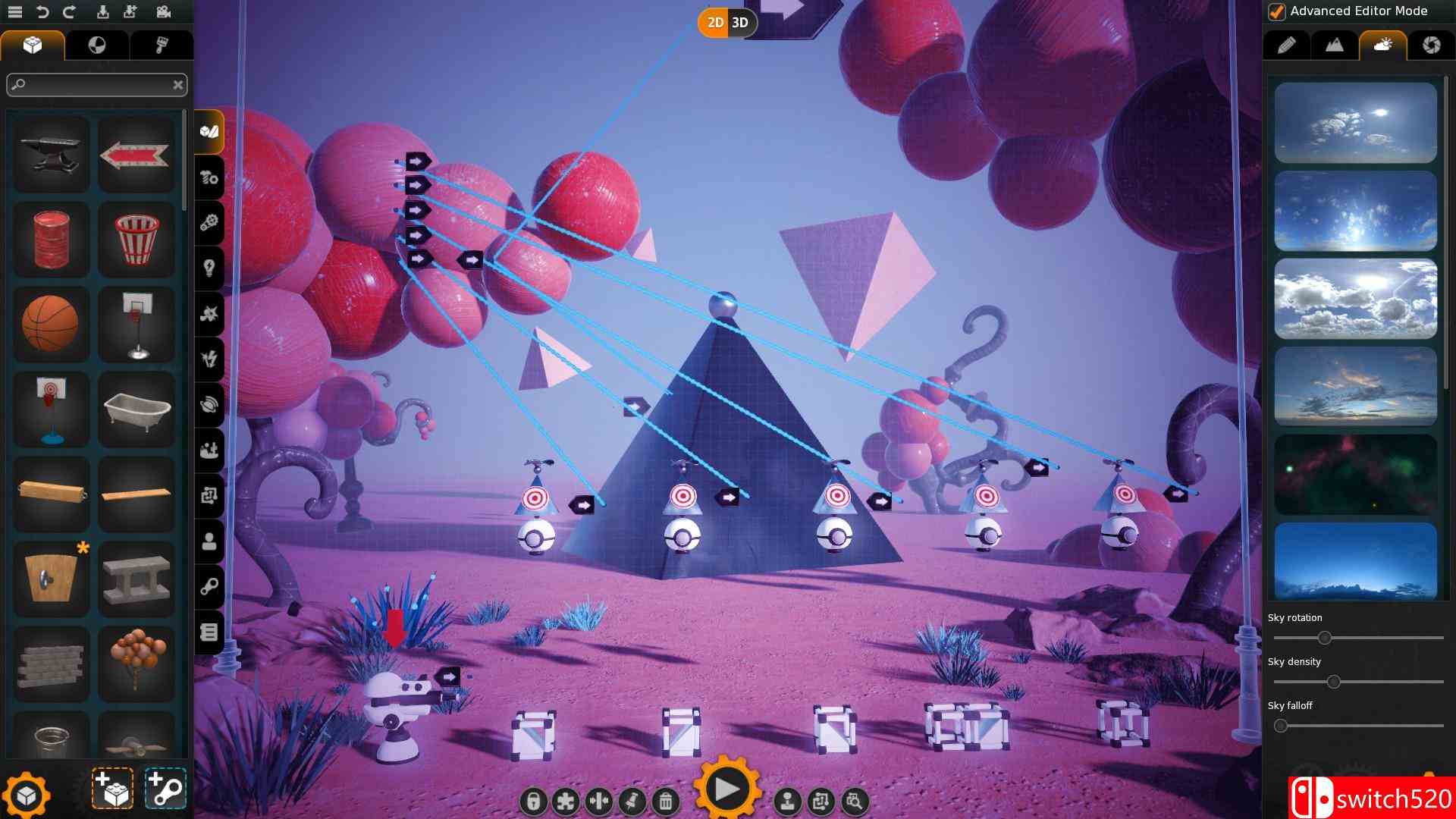Click the undo arrow in top toolbar

(43, 11)
